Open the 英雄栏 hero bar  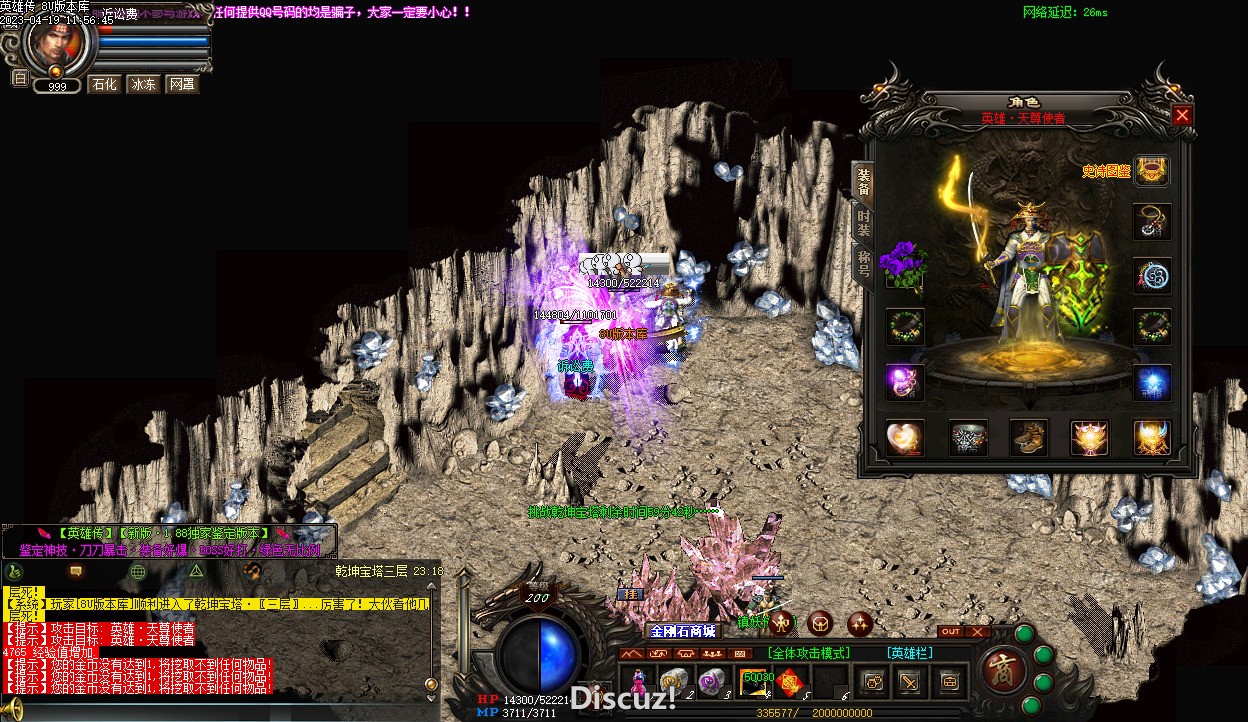[909, 653]
